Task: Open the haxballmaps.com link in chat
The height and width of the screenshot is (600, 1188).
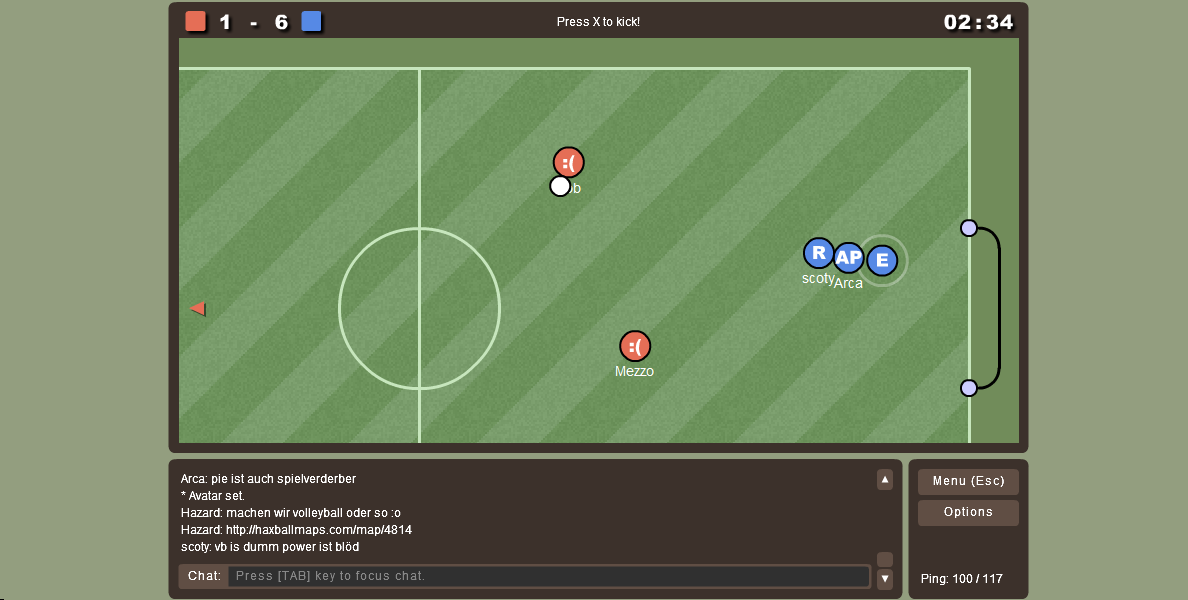Action: (x=319, y=530)
